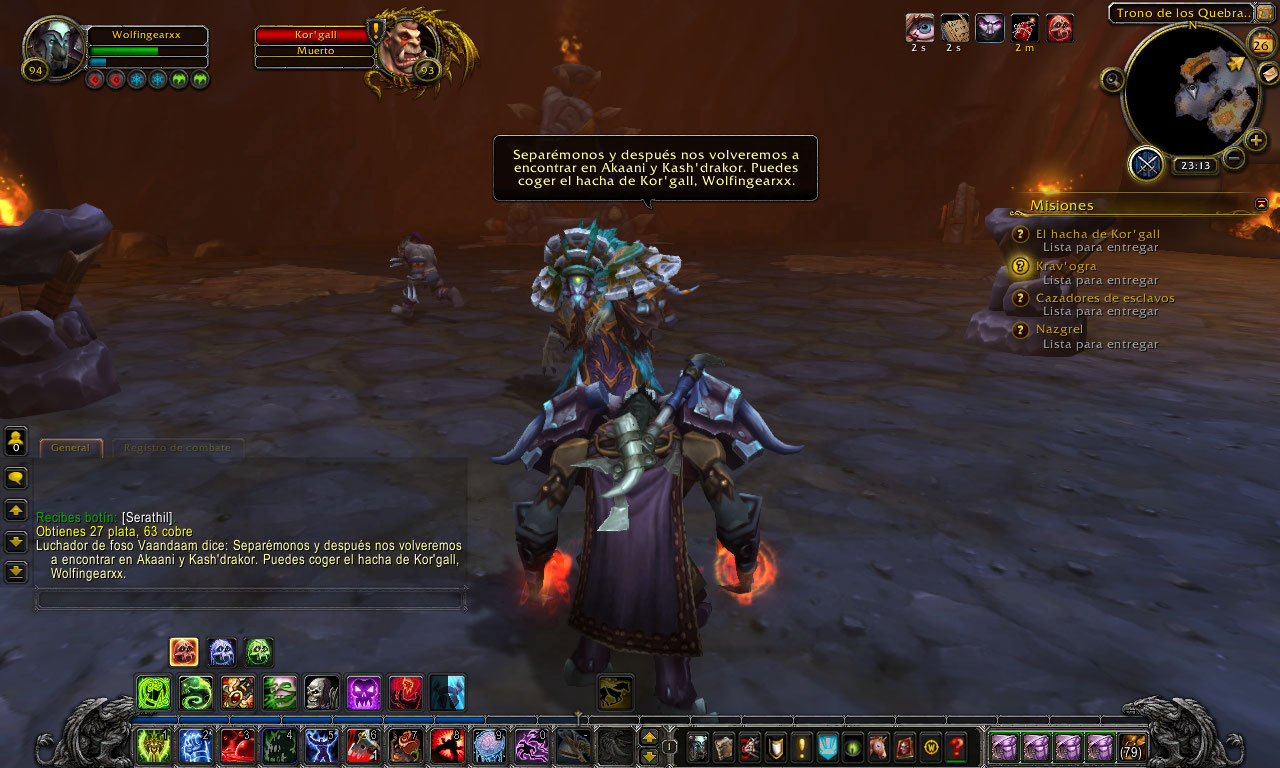Zoom out the minimap with minus button
Screen dimensions: 1280x768
1235,158
